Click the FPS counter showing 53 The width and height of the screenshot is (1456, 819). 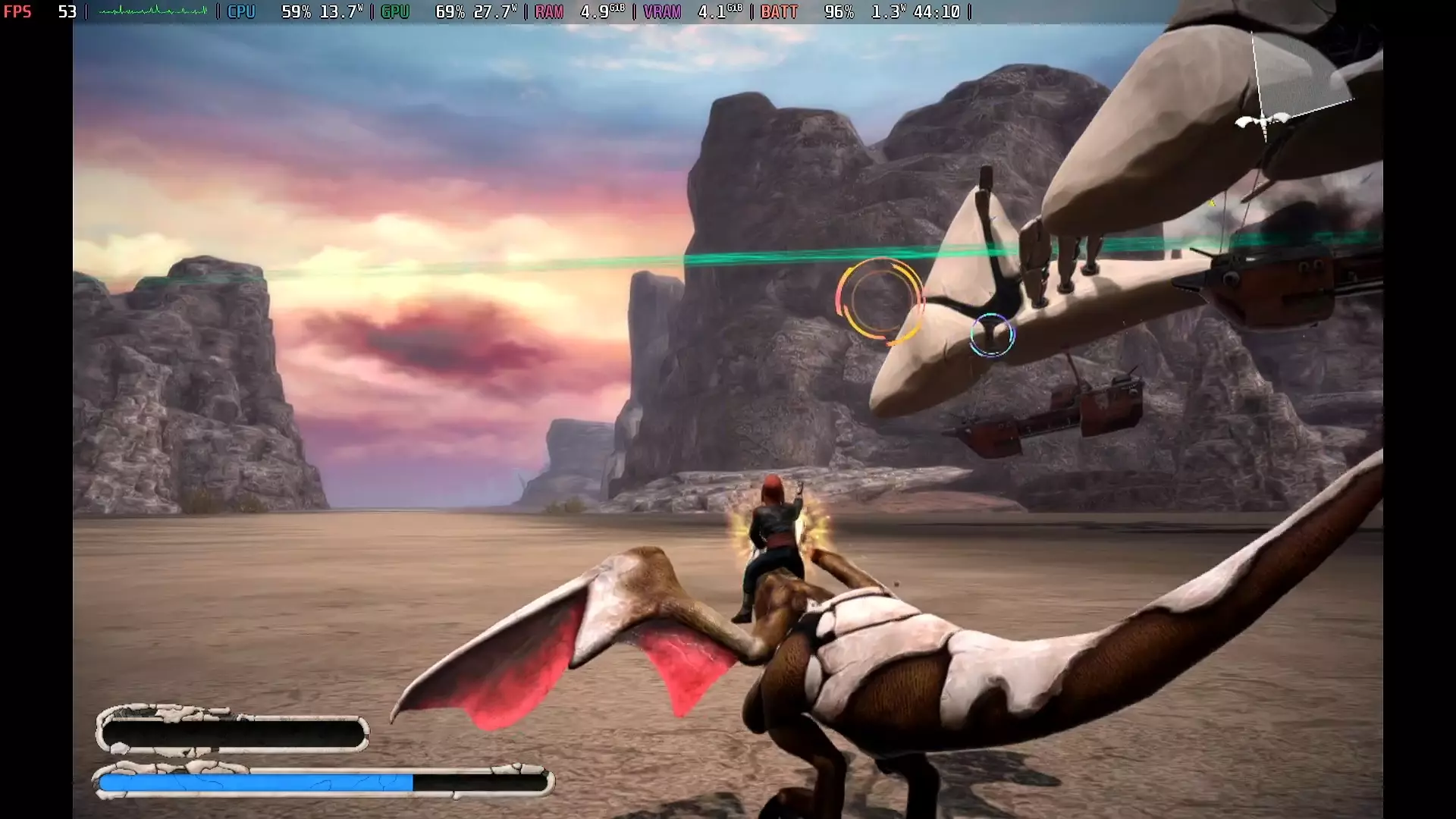pos(68,11)
